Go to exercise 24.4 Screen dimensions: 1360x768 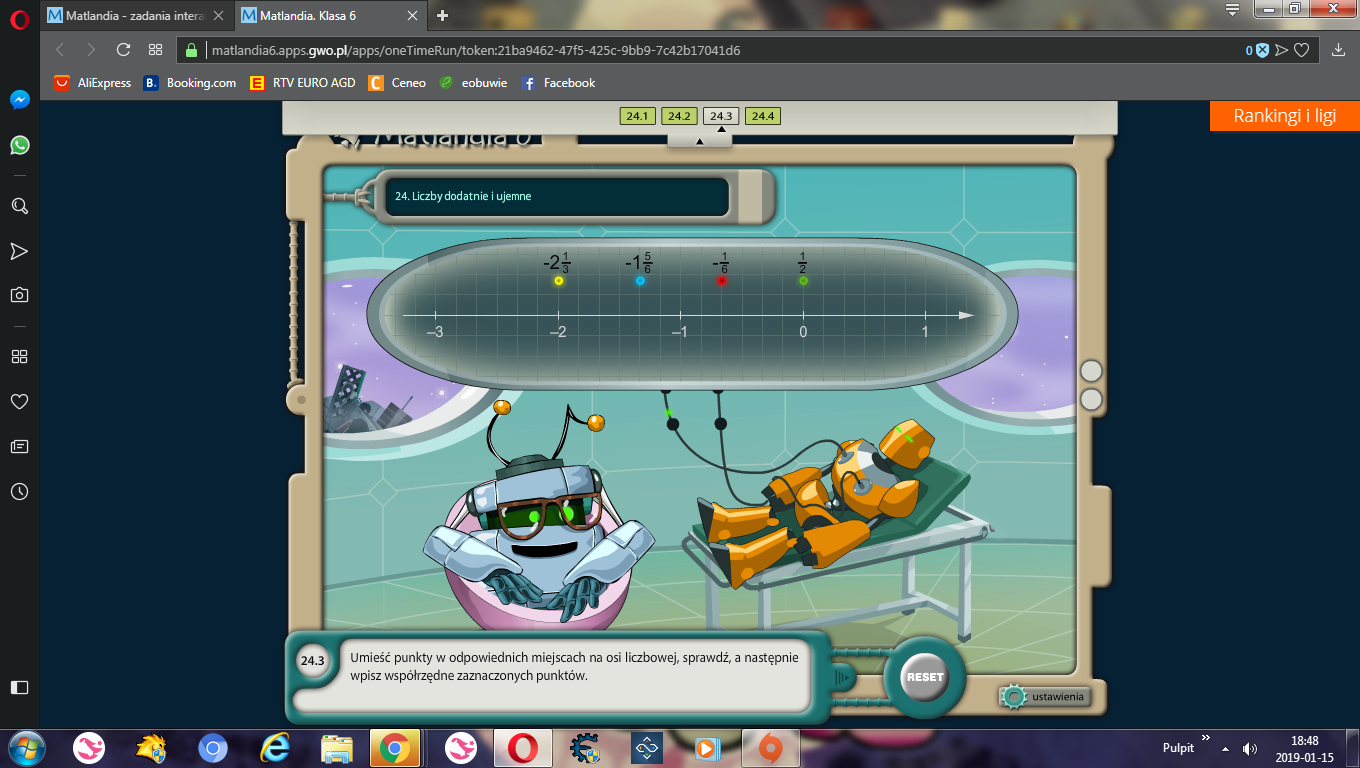(x=762, y=116)
